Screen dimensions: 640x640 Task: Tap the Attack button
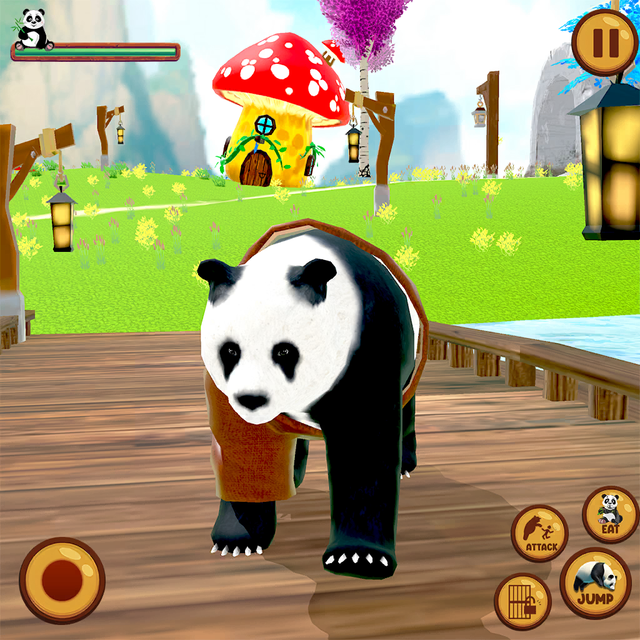point(539,533)
